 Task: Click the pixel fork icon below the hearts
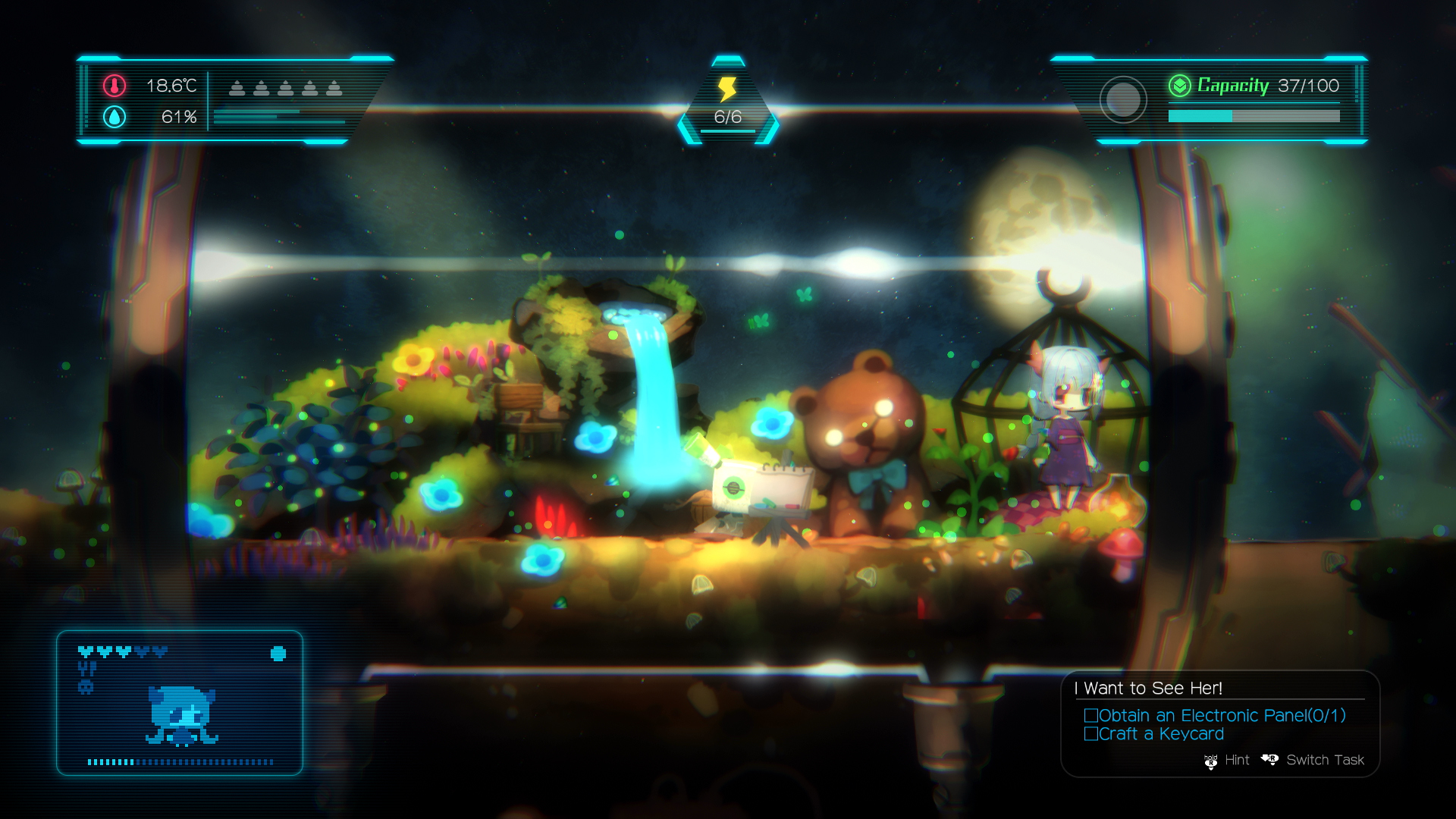coord(86,667)
